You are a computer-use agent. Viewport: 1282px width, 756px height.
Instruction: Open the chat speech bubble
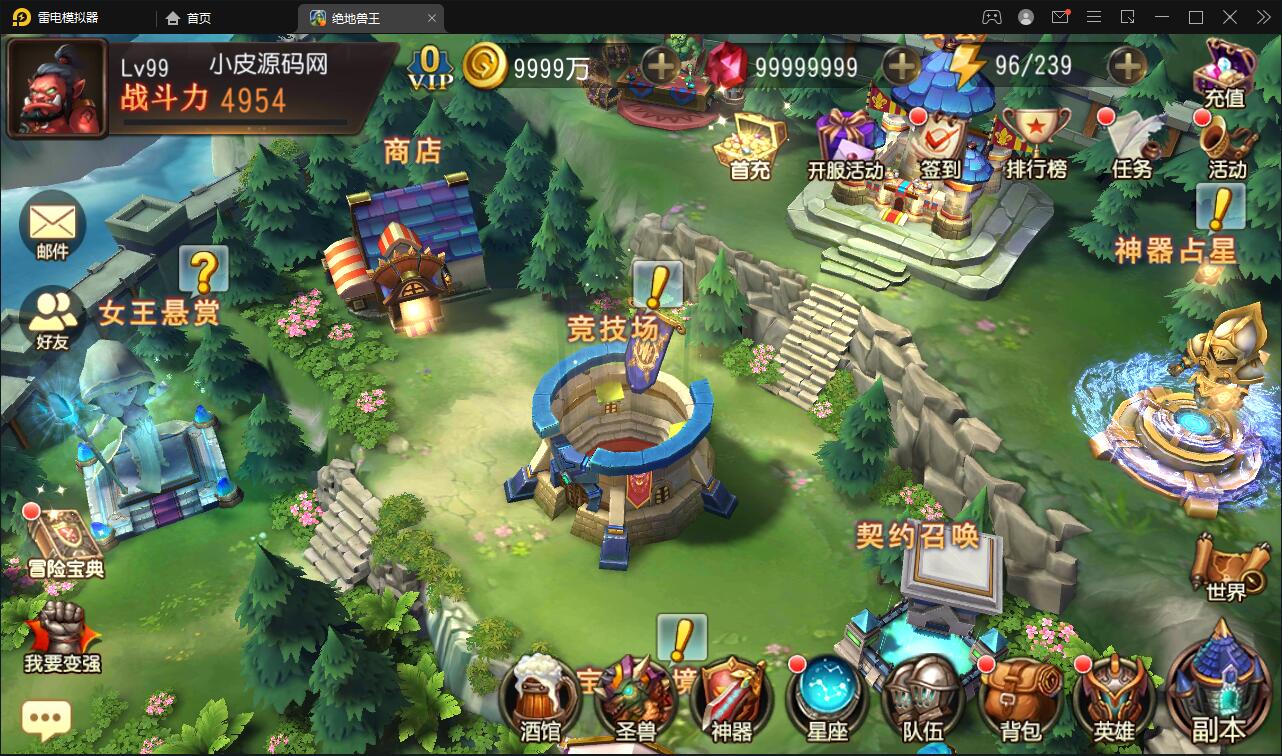[46, 717]
